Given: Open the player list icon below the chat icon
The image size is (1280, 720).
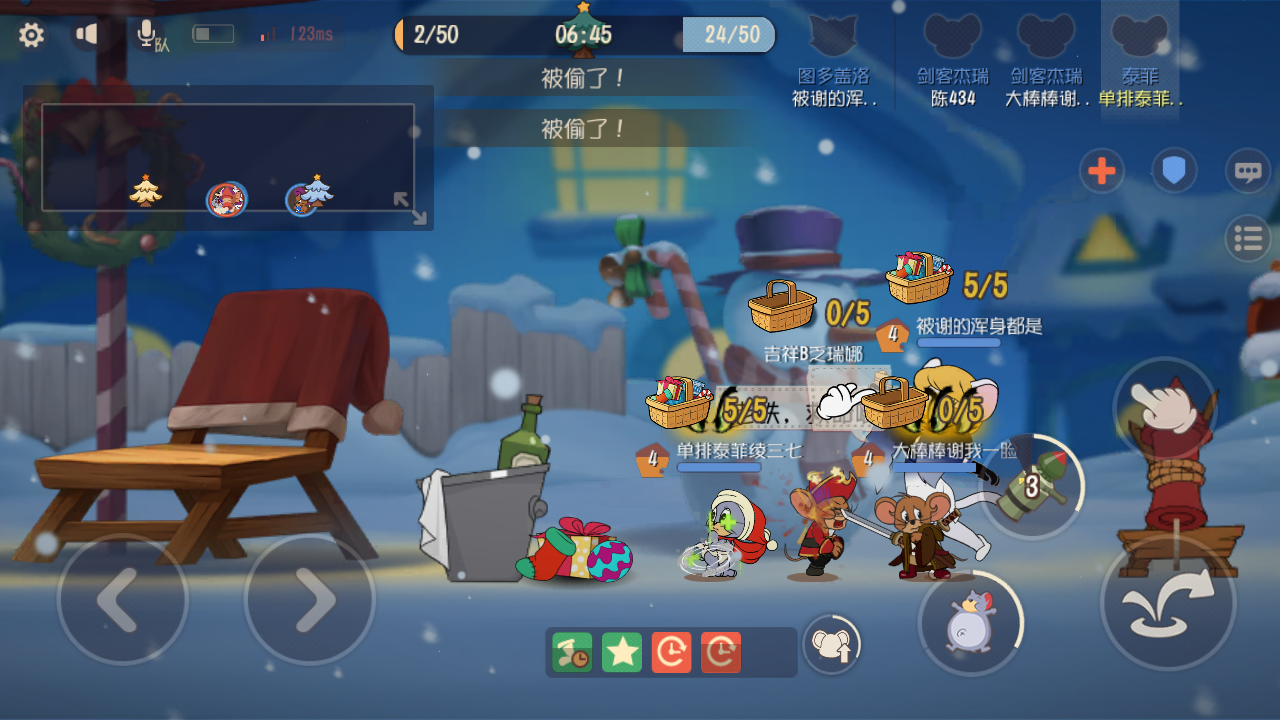Looking at the screenshot, I should (x=1248, y=239).
